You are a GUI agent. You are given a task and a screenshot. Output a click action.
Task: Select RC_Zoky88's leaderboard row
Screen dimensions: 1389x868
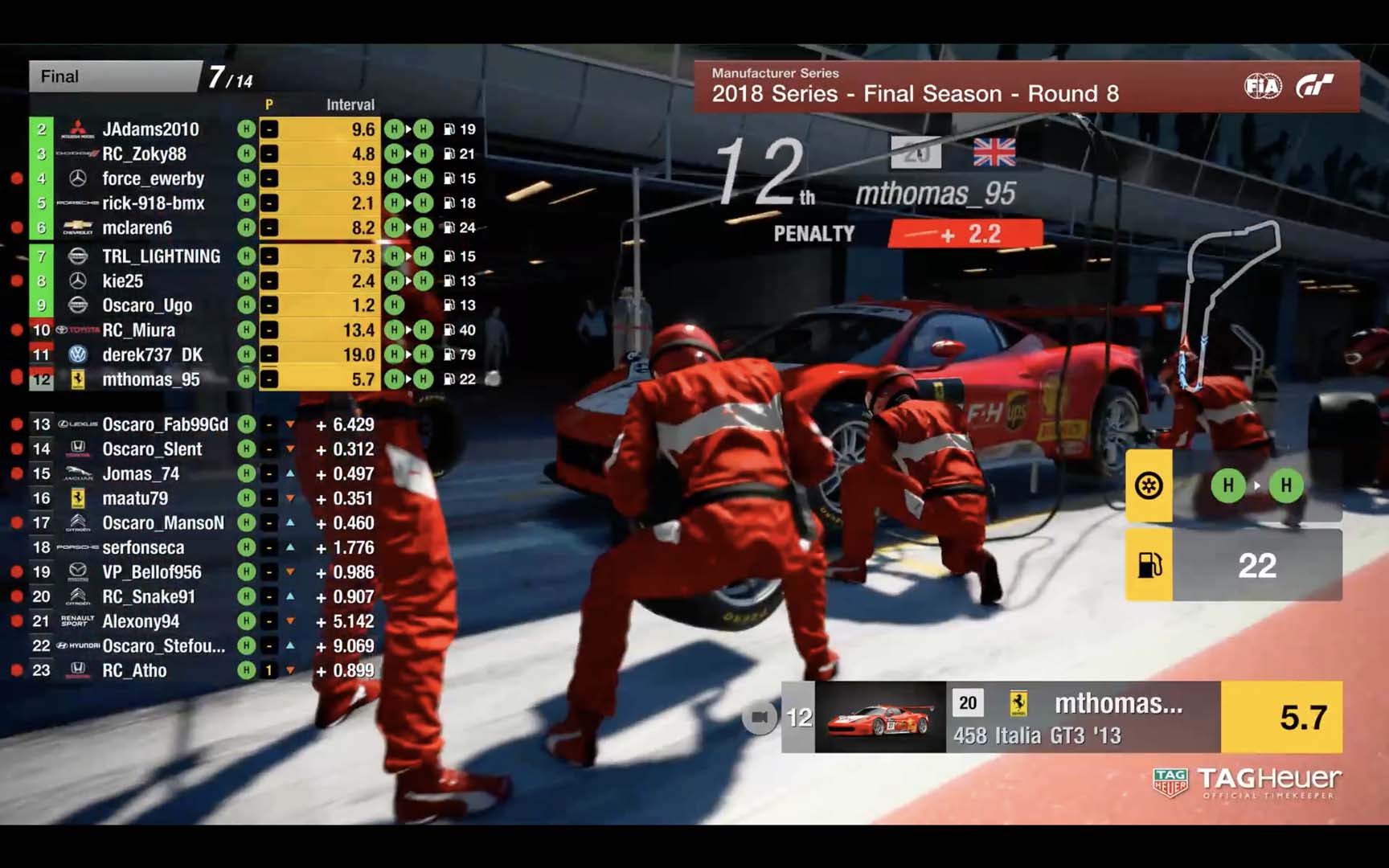point(144,154)
